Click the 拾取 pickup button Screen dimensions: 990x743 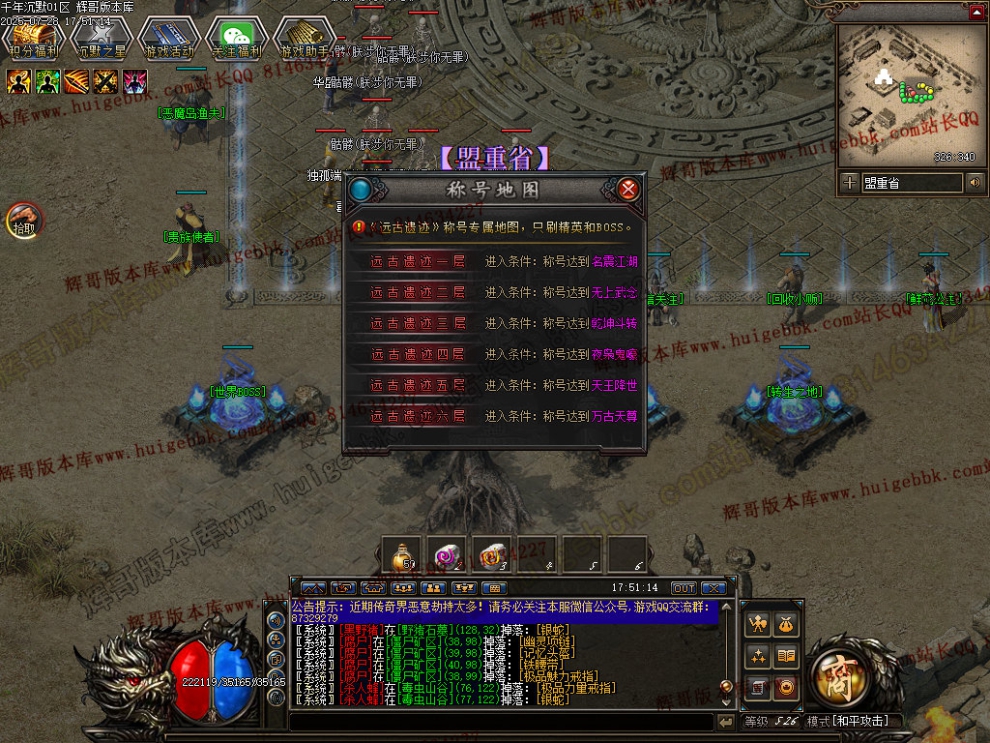[23, 219]
